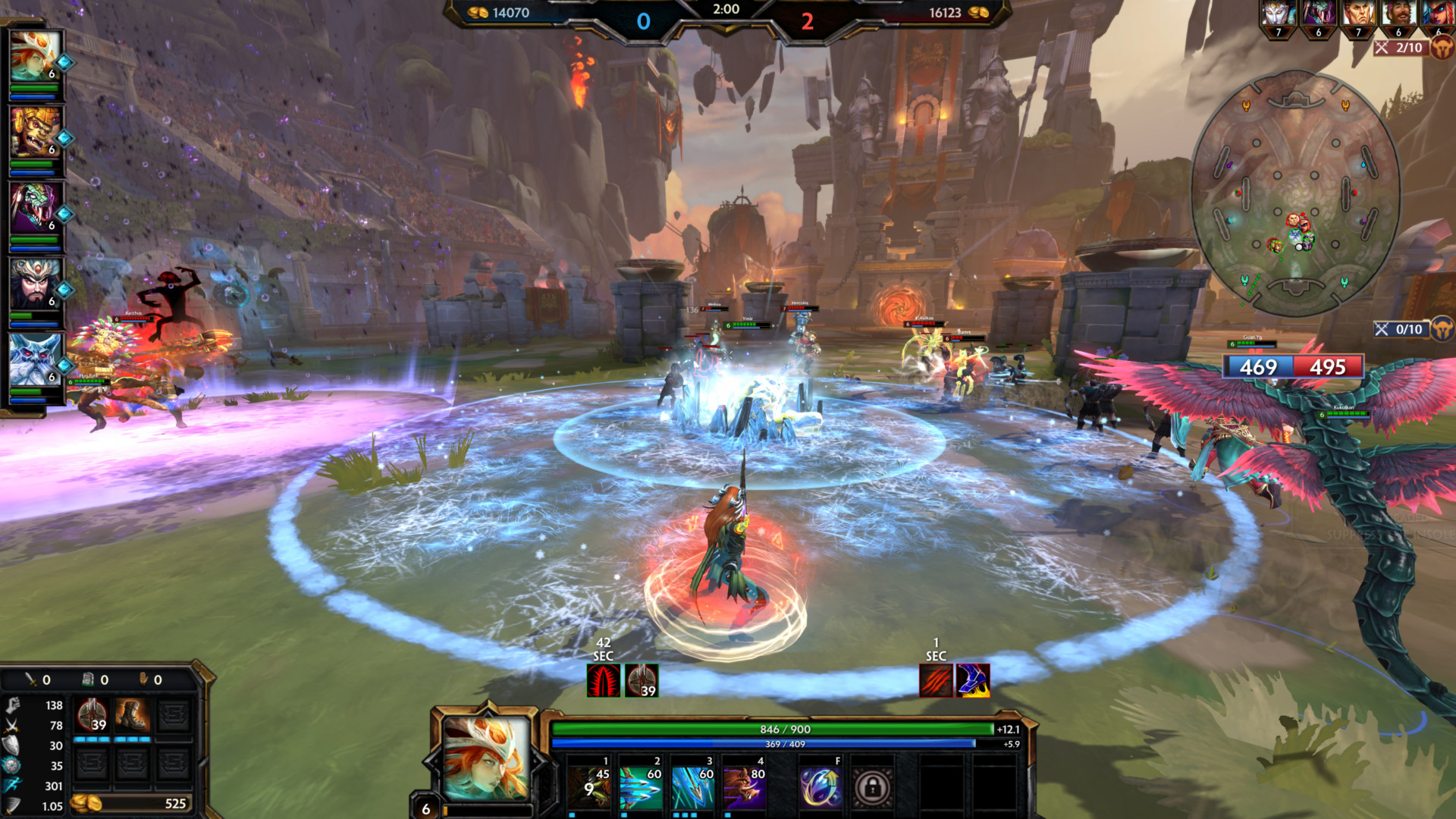Select the spiked boots item slot
1456x819 pixels.
tap(132, 715)
